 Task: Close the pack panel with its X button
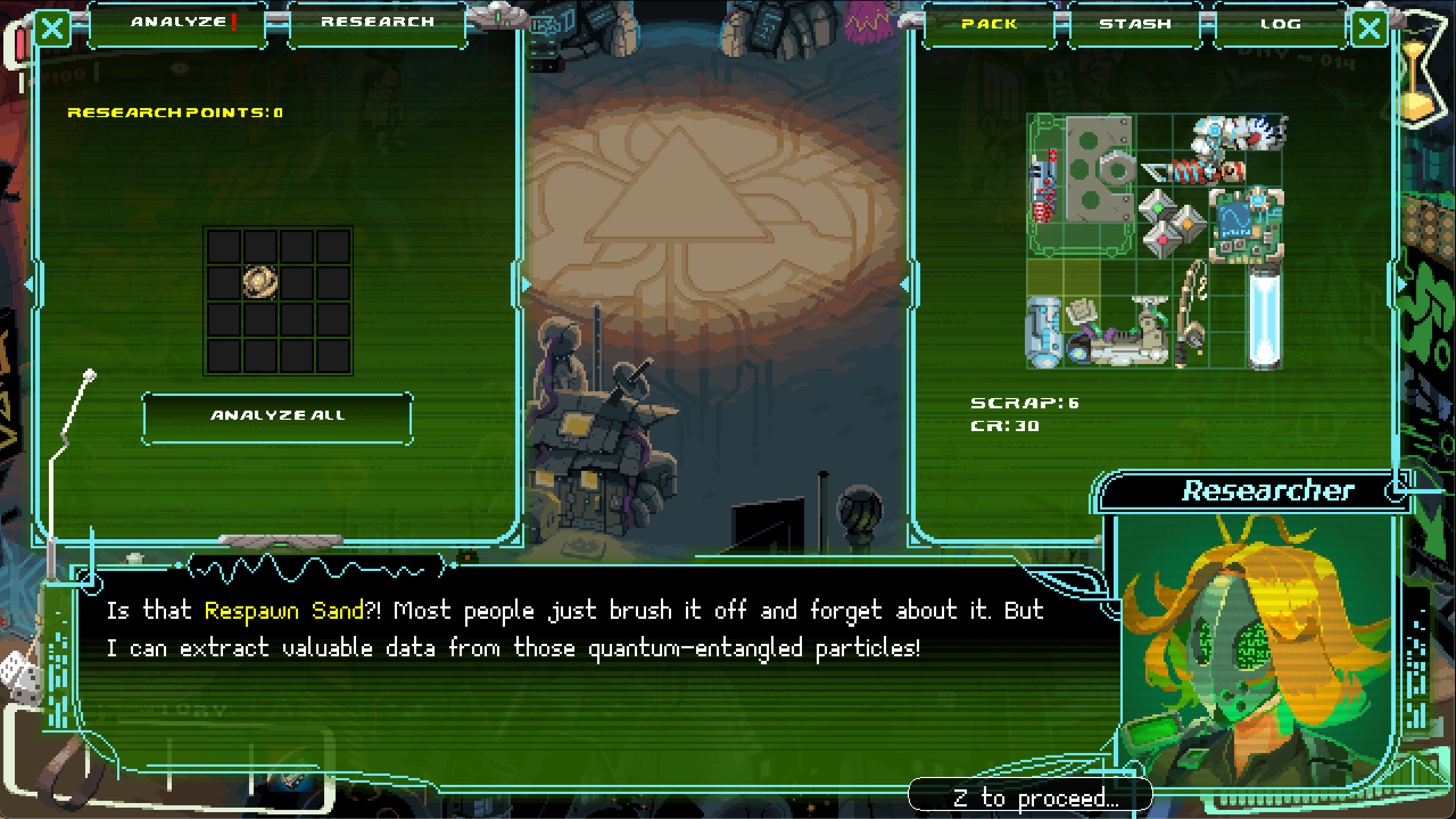pos(1369,27)
